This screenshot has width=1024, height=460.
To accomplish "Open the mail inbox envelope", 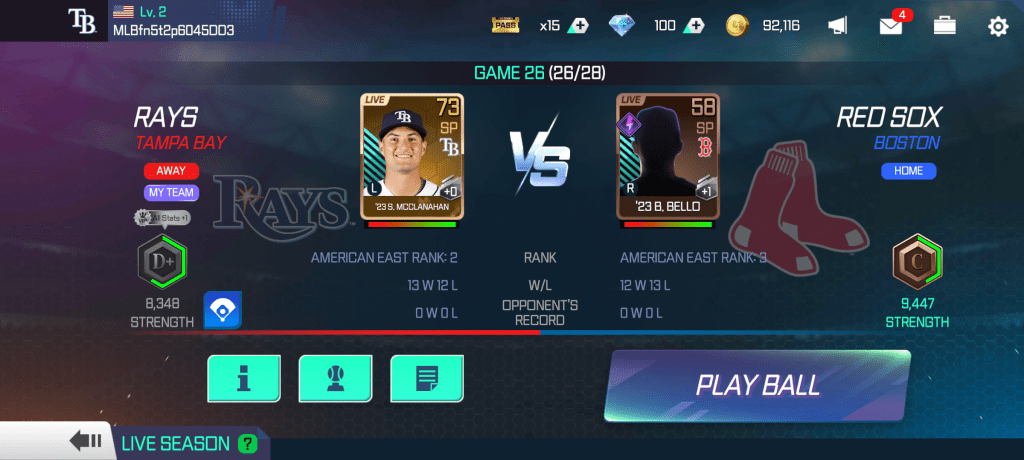I will click(891, 26).
